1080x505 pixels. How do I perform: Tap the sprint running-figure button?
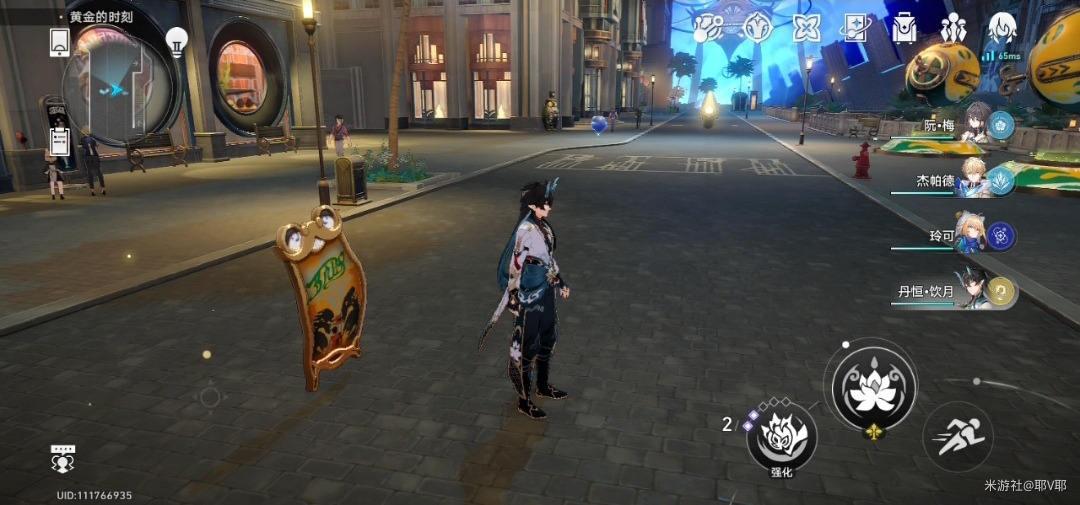pos(957,436)
